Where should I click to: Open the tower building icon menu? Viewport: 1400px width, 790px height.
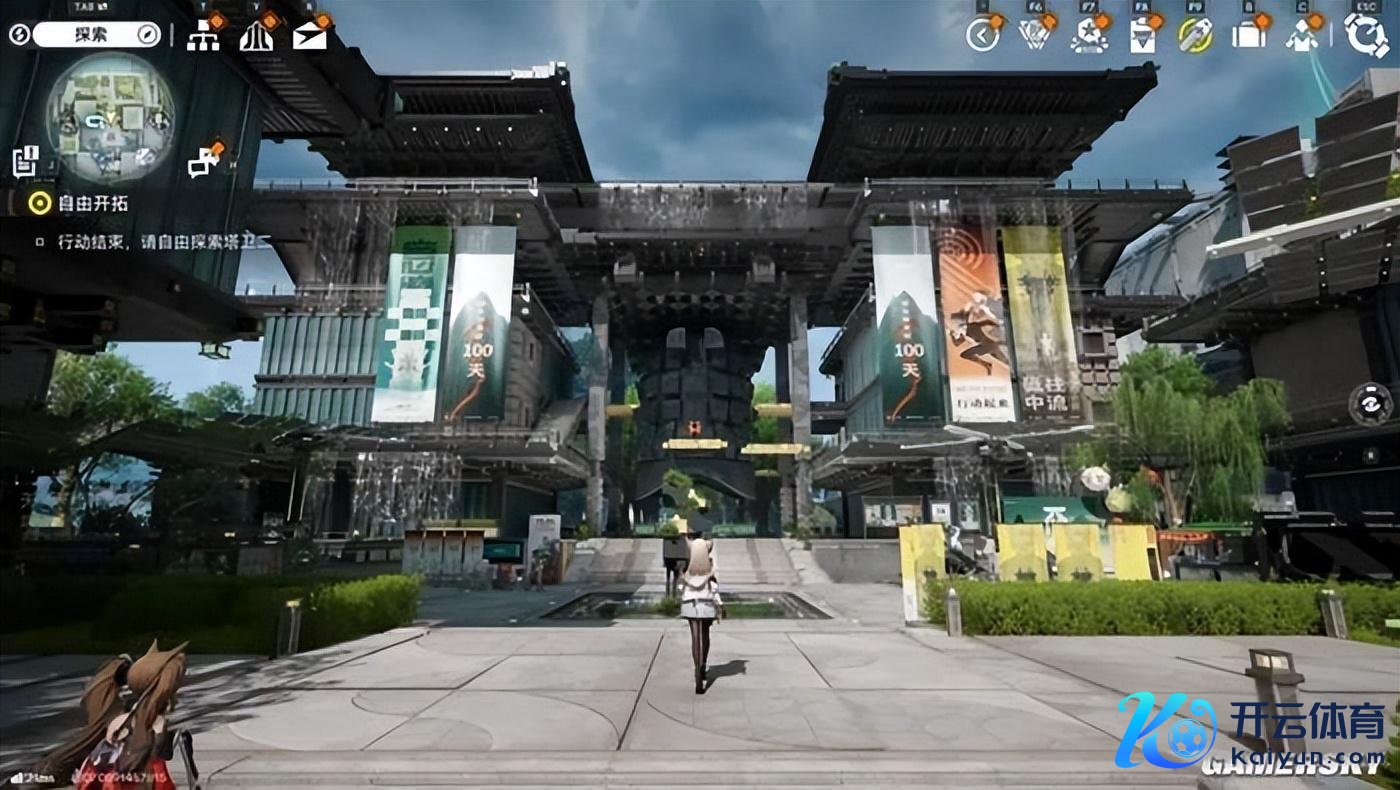[256, 36]
